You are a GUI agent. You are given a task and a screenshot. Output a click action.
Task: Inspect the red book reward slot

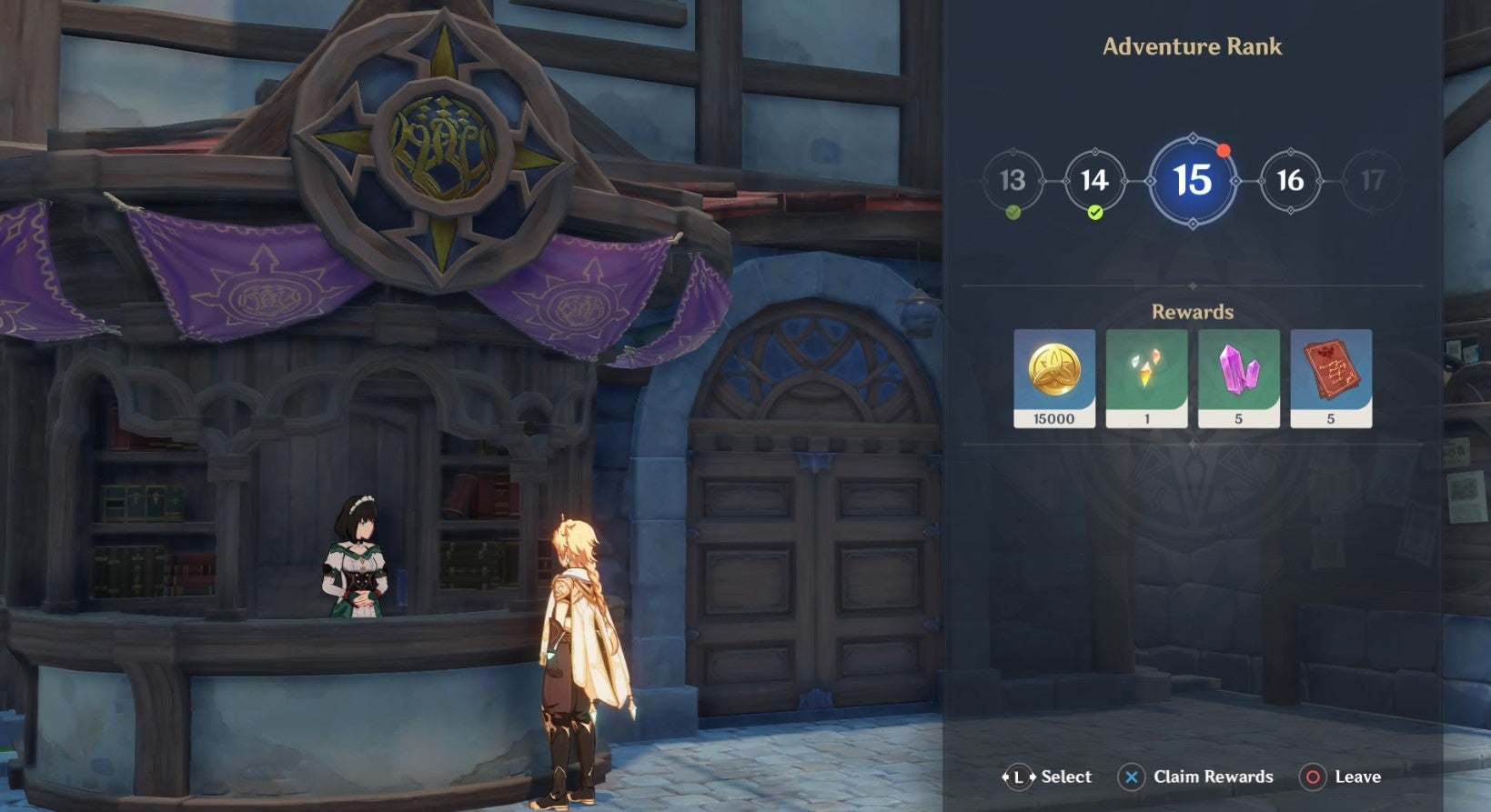(1330, 377)
